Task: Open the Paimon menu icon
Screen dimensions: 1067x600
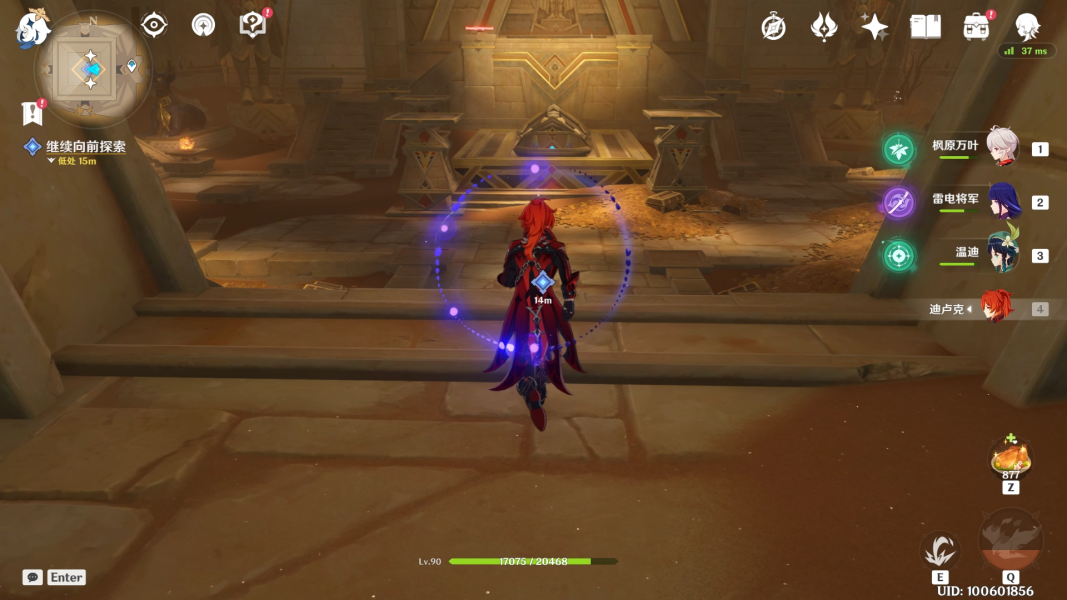Action: (x=32, y=28)
